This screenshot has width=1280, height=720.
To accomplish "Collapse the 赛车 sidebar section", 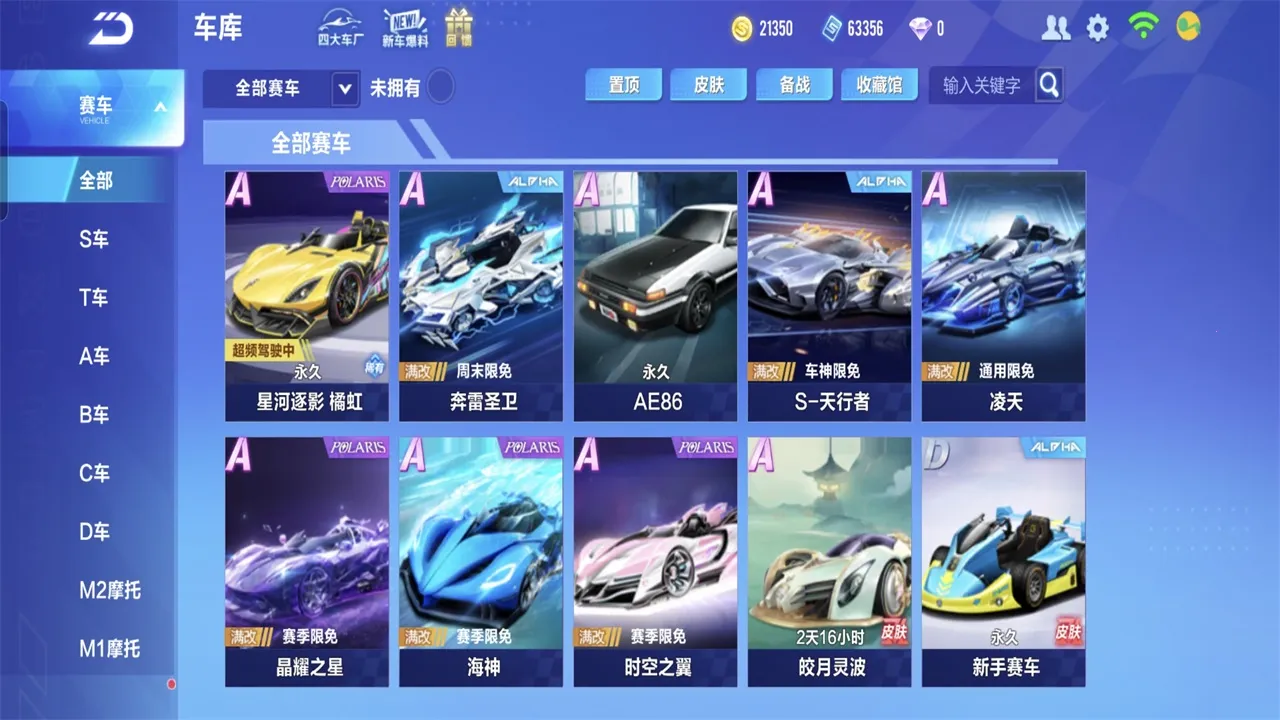I will coord(160,107).
